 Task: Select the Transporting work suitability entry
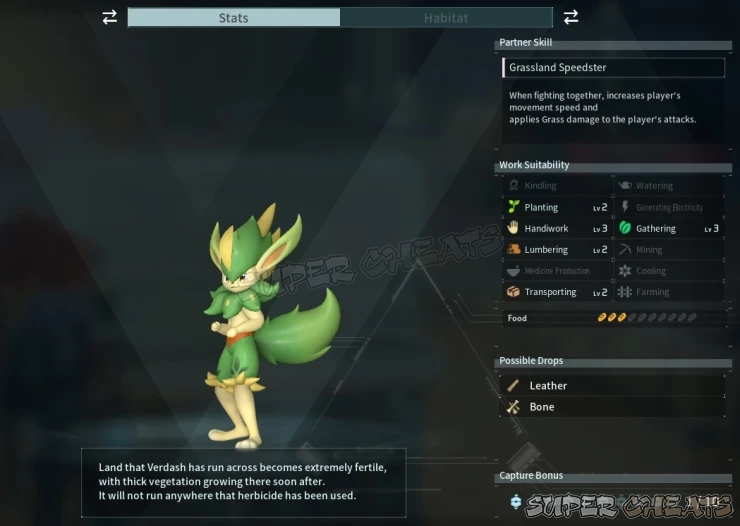(x=556, y=292)
